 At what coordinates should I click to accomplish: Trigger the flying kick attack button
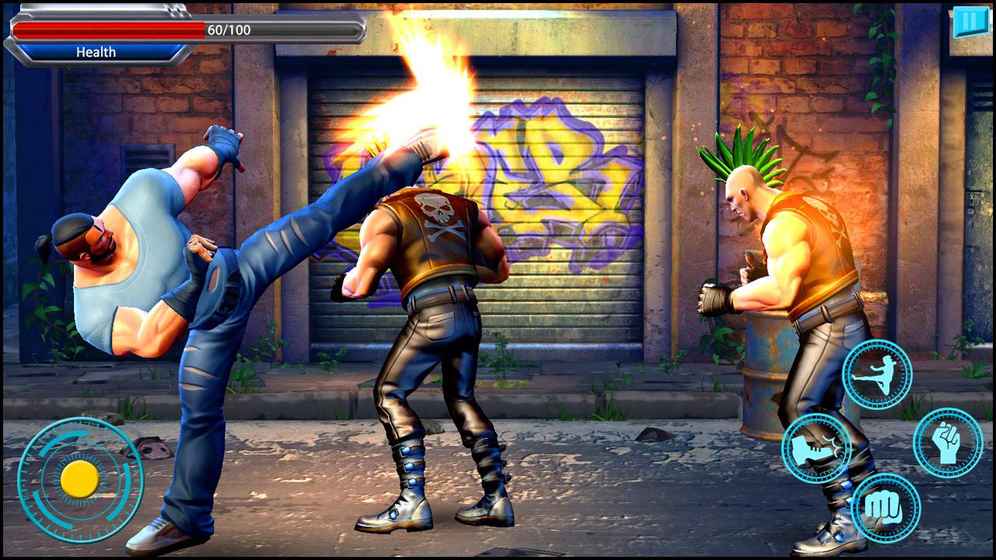[877, 375]
